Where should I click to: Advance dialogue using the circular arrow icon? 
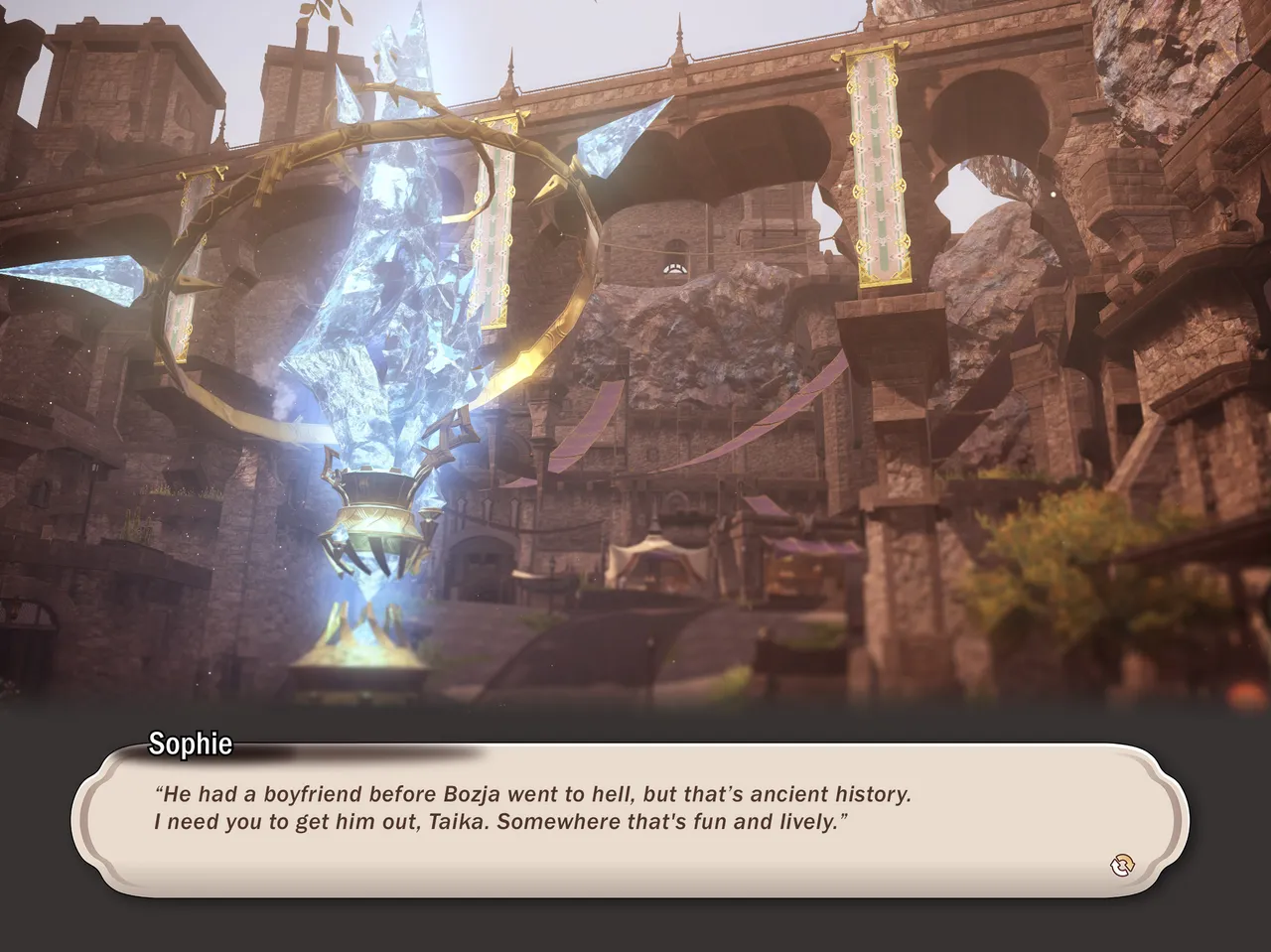coord(1122,866)
